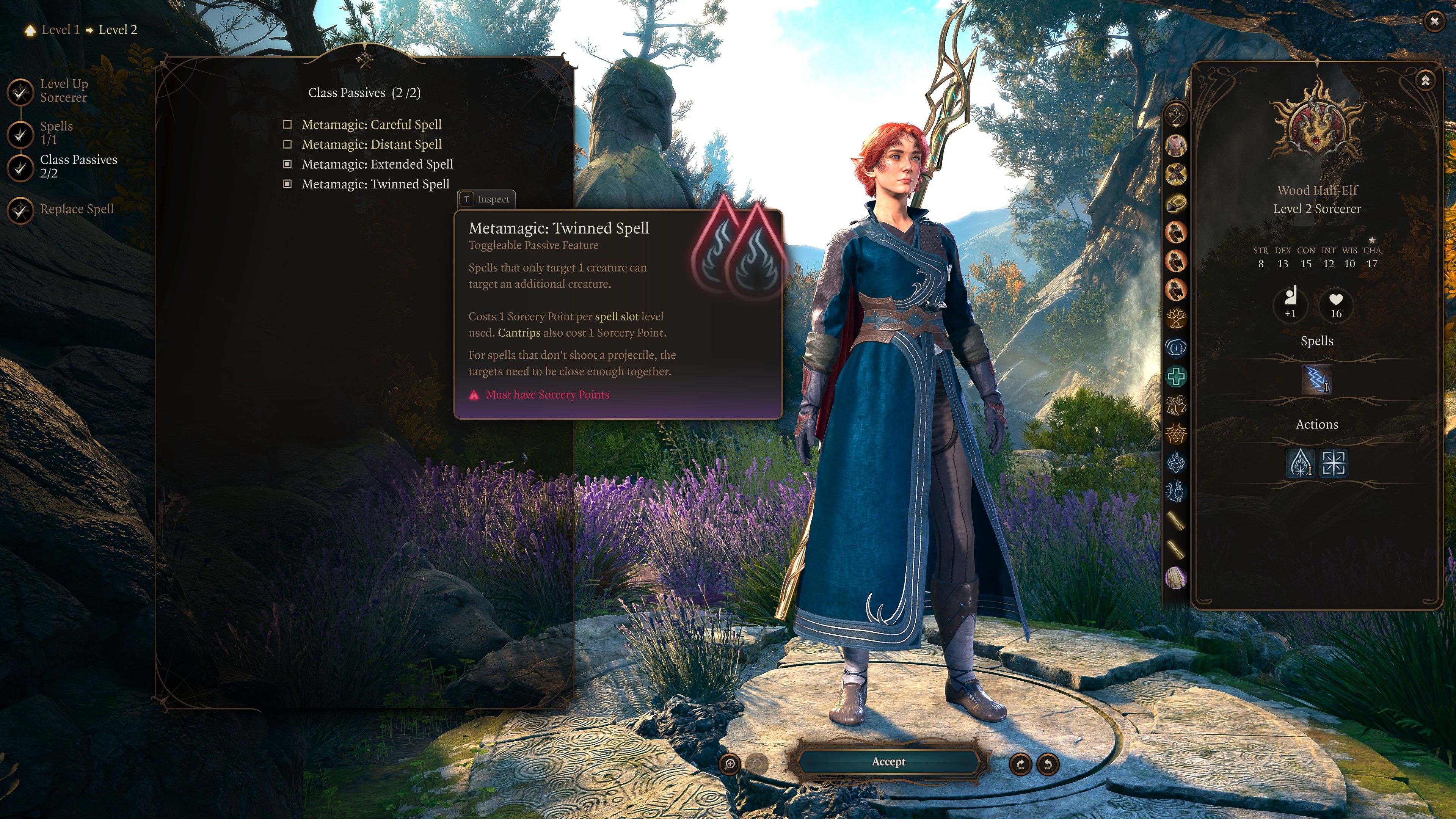The image size is (1456, 819).
Task: Uncheck Metamagic: Extended Spell
Action: coord(287,165)
